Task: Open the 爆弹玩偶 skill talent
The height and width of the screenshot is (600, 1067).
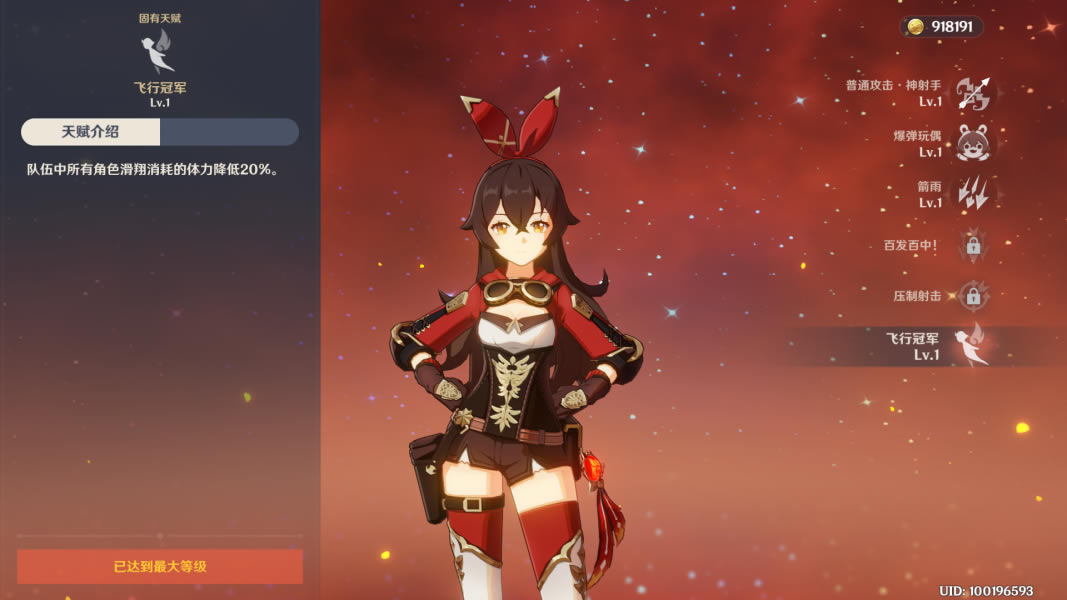Action: (972, 144)
